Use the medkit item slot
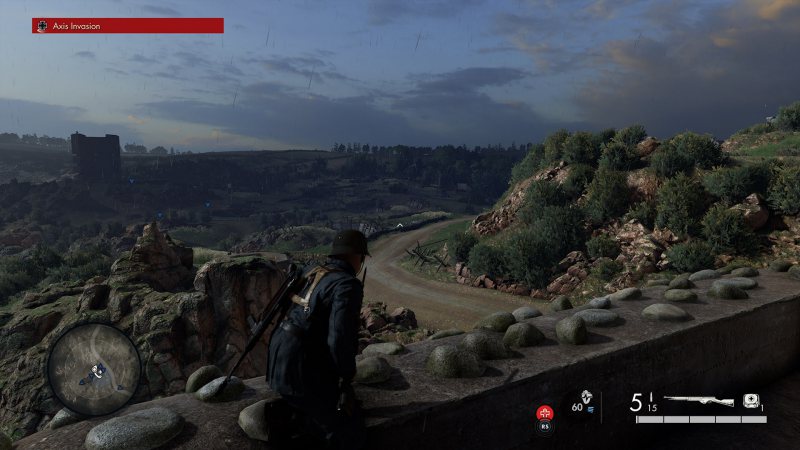Image resolution: width=800 pixels, height=450 pixels. click(x=750, y=401)
